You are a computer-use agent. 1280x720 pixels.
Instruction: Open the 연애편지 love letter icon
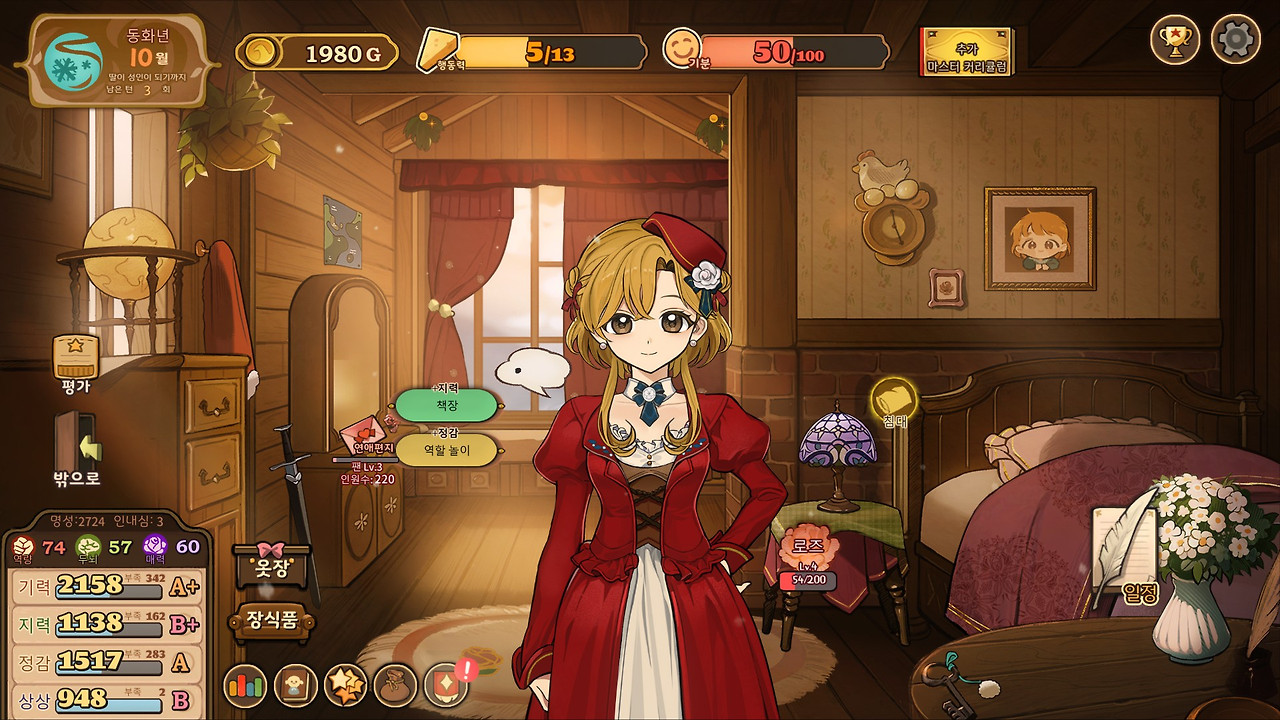coord(367,440)
